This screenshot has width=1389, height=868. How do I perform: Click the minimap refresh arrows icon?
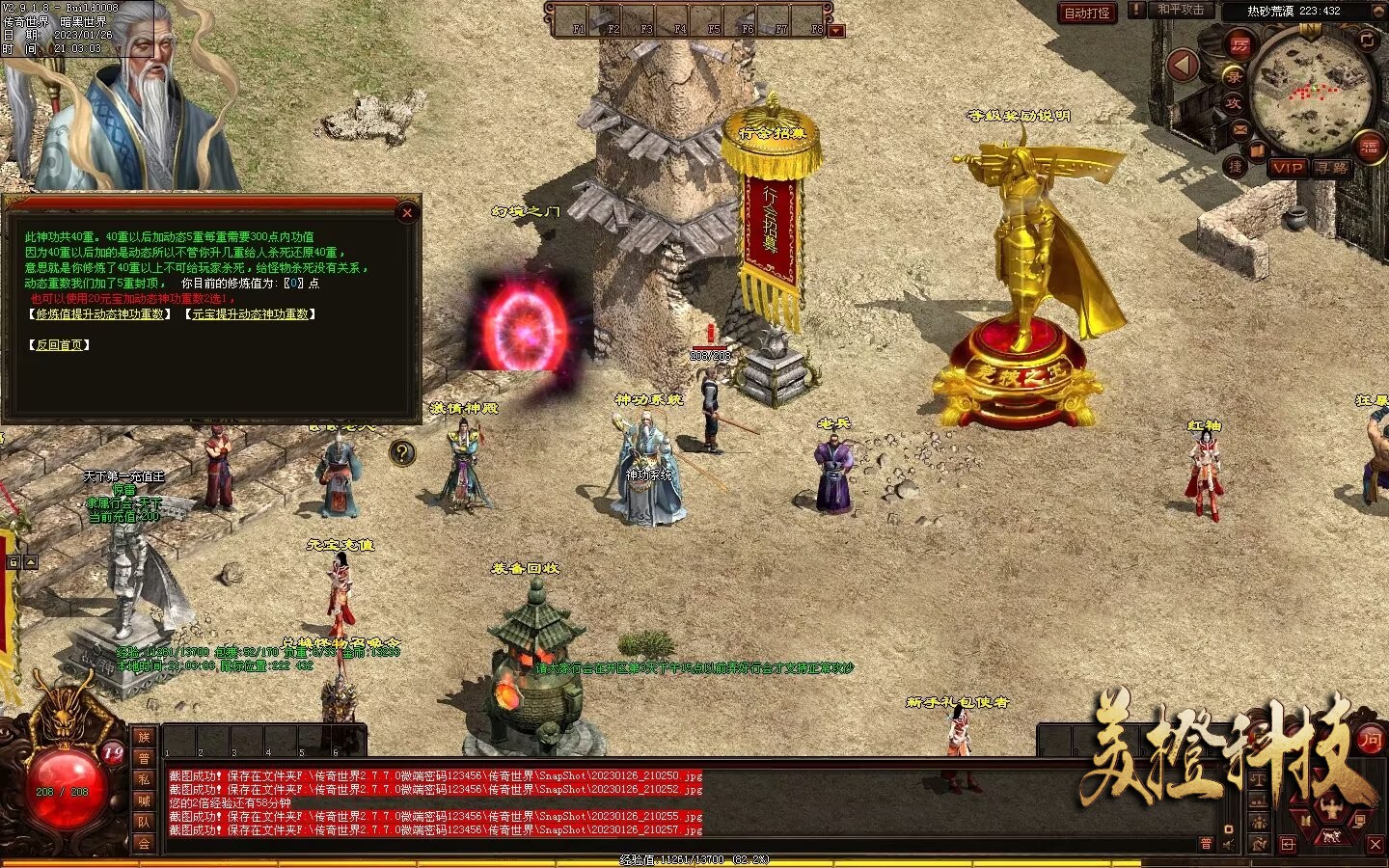(1367, 40)
